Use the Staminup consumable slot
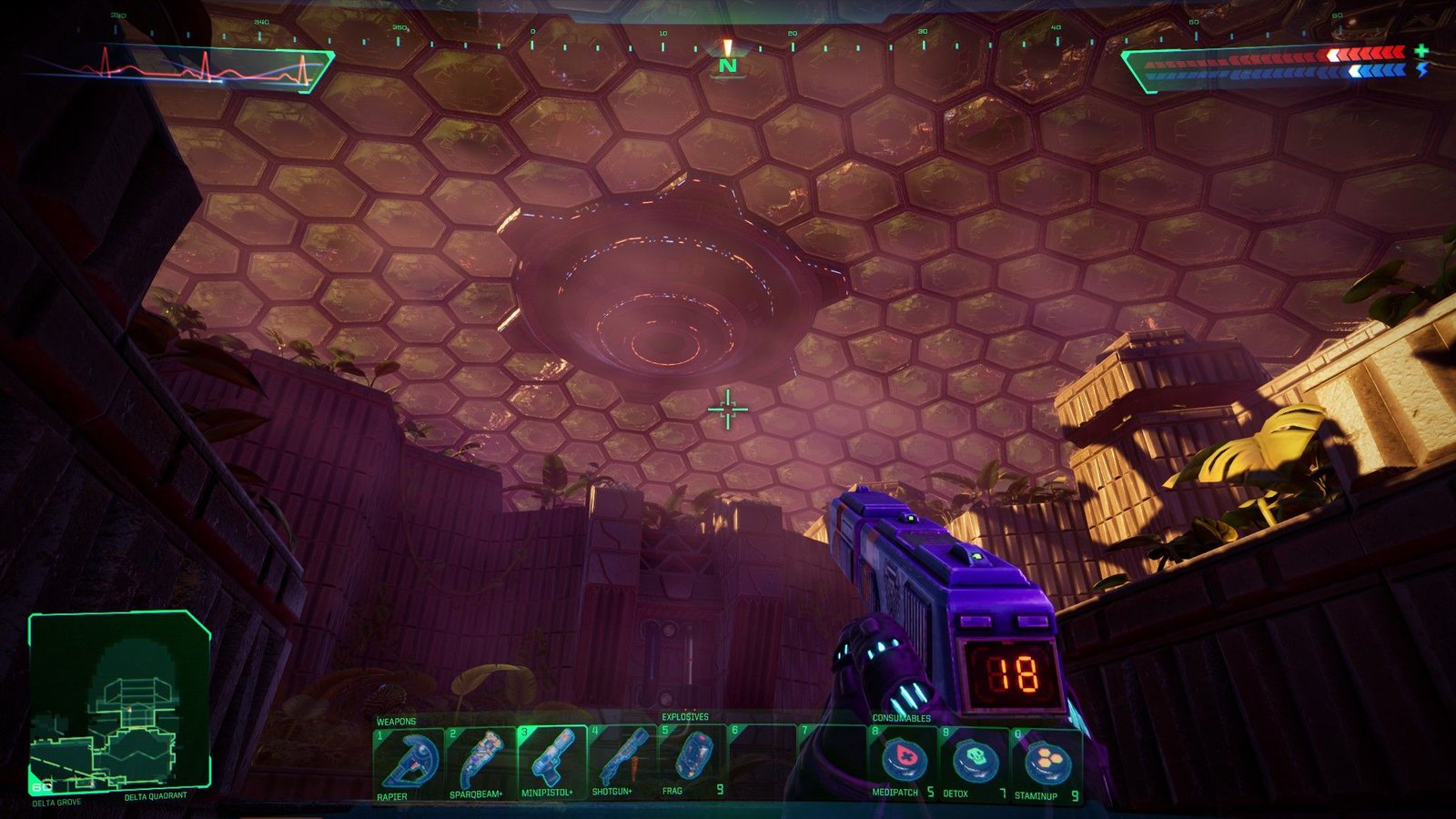This screenshot has height=819, width=1456. click(1046, 761)
